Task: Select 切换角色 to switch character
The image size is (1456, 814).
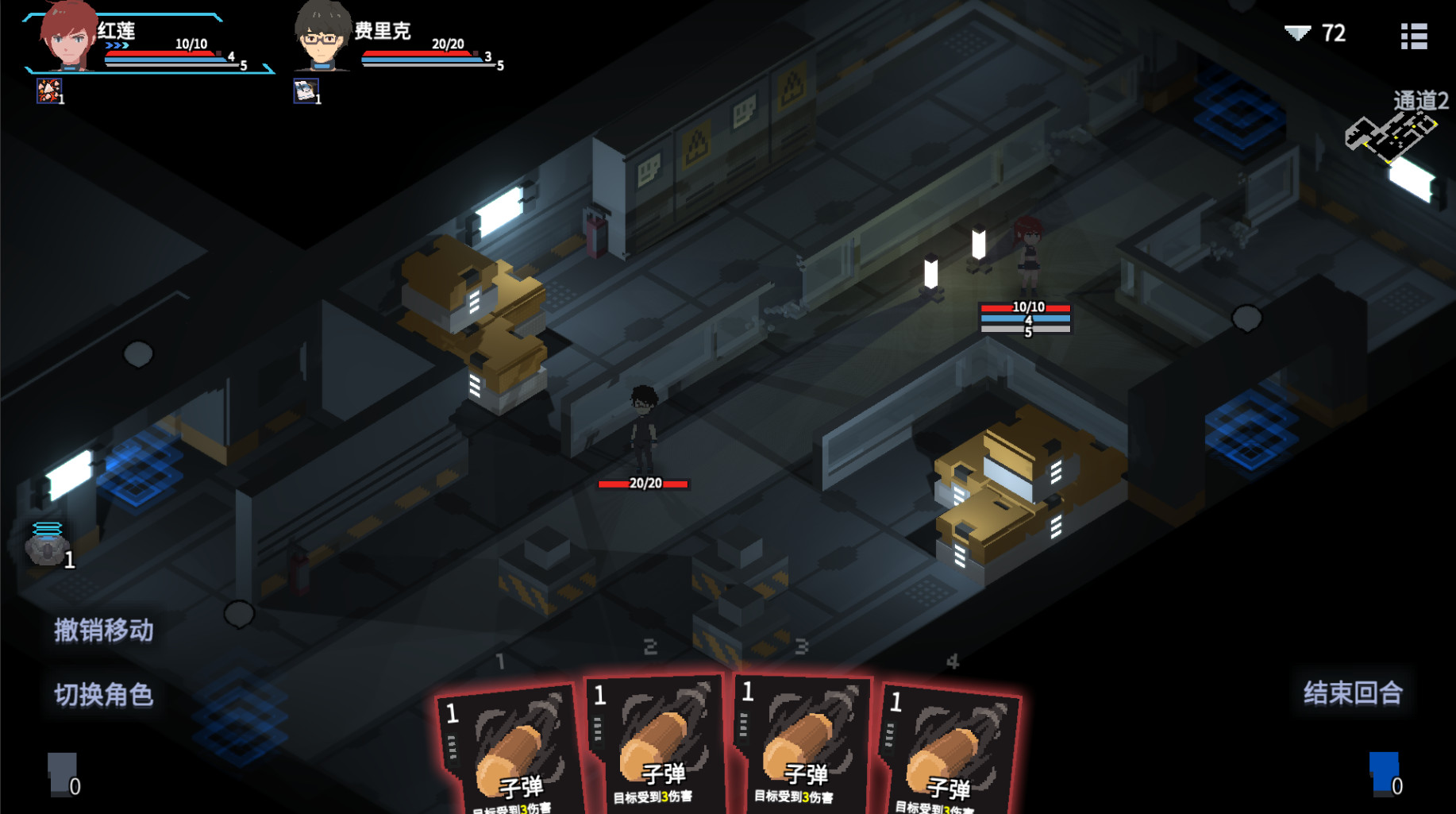Action: click(103, 695)
